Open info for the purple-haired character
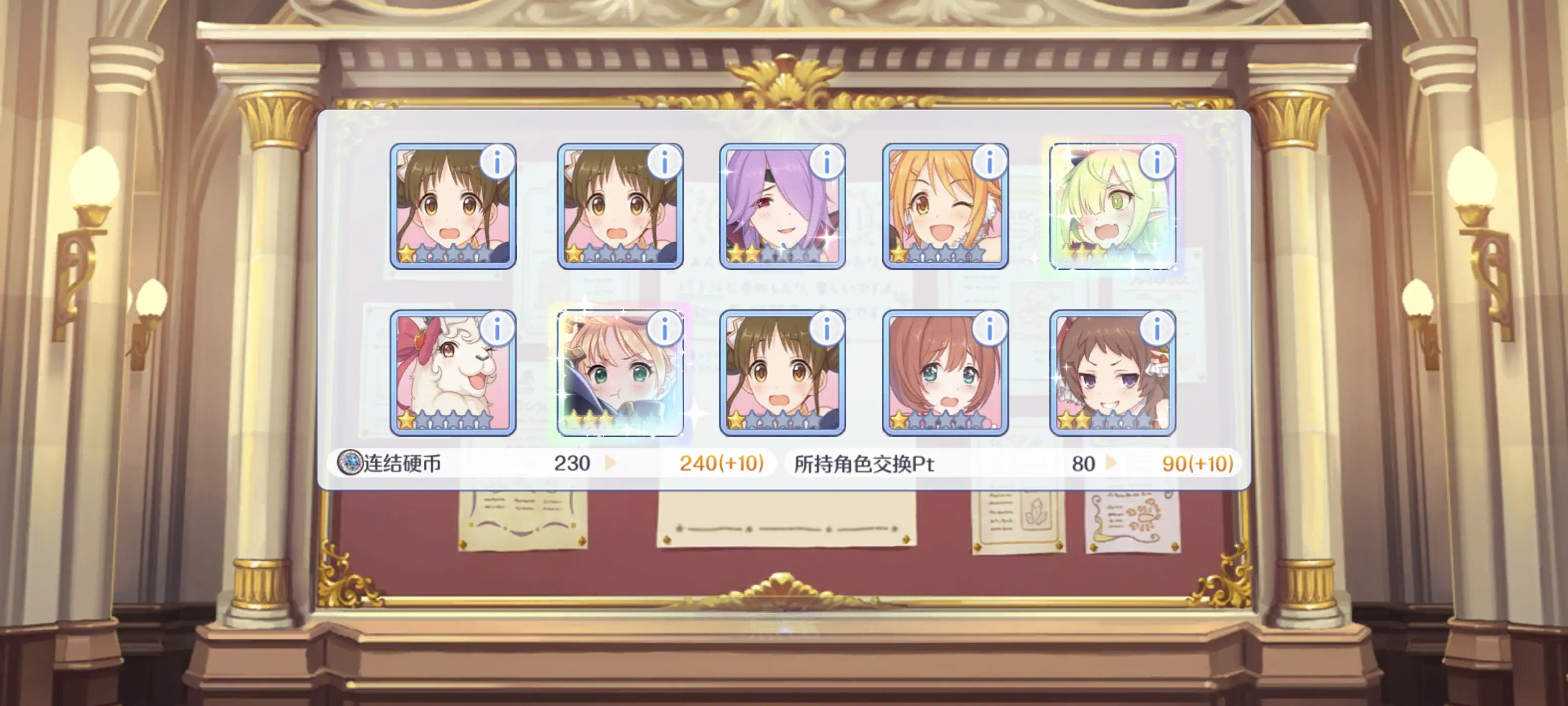This screenshot has width=1568, height=706. (826, 162)
